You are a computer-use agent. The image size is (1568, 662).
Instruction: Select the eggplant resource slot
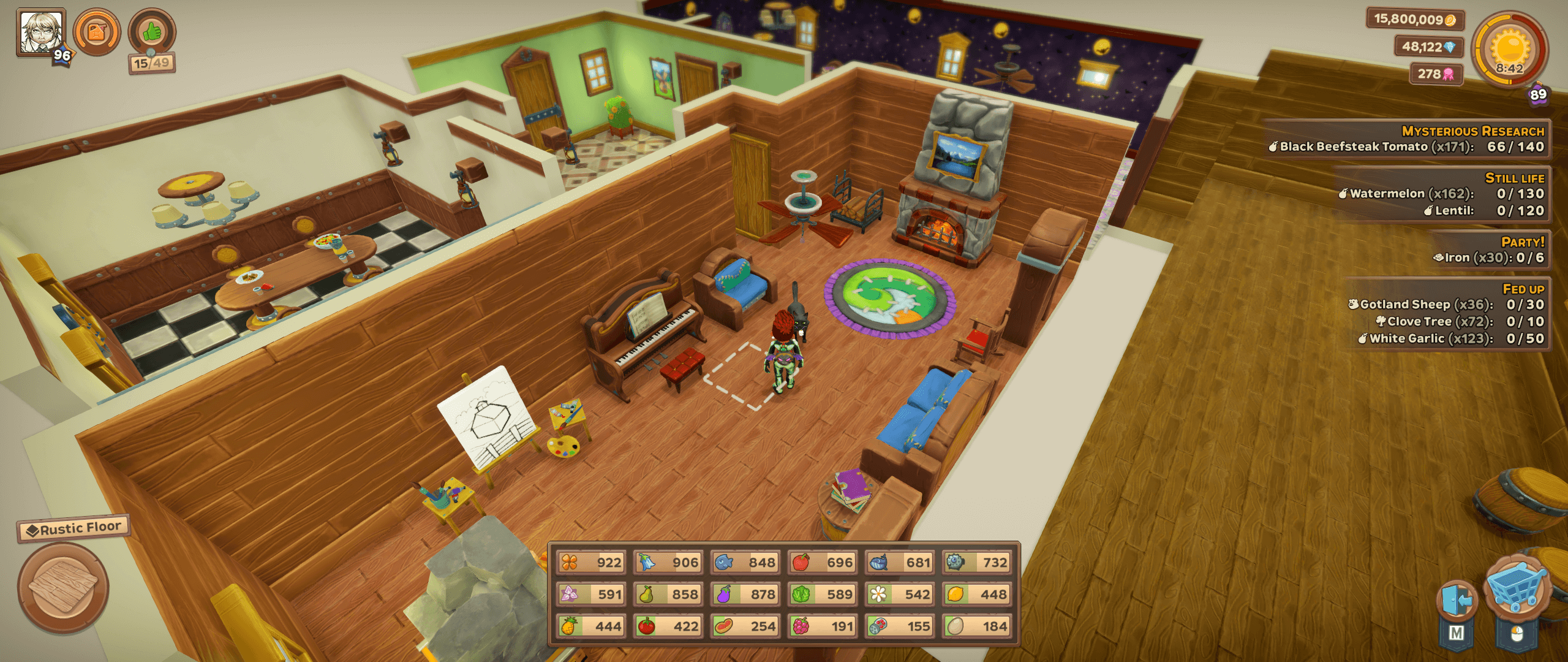point(745,594)
